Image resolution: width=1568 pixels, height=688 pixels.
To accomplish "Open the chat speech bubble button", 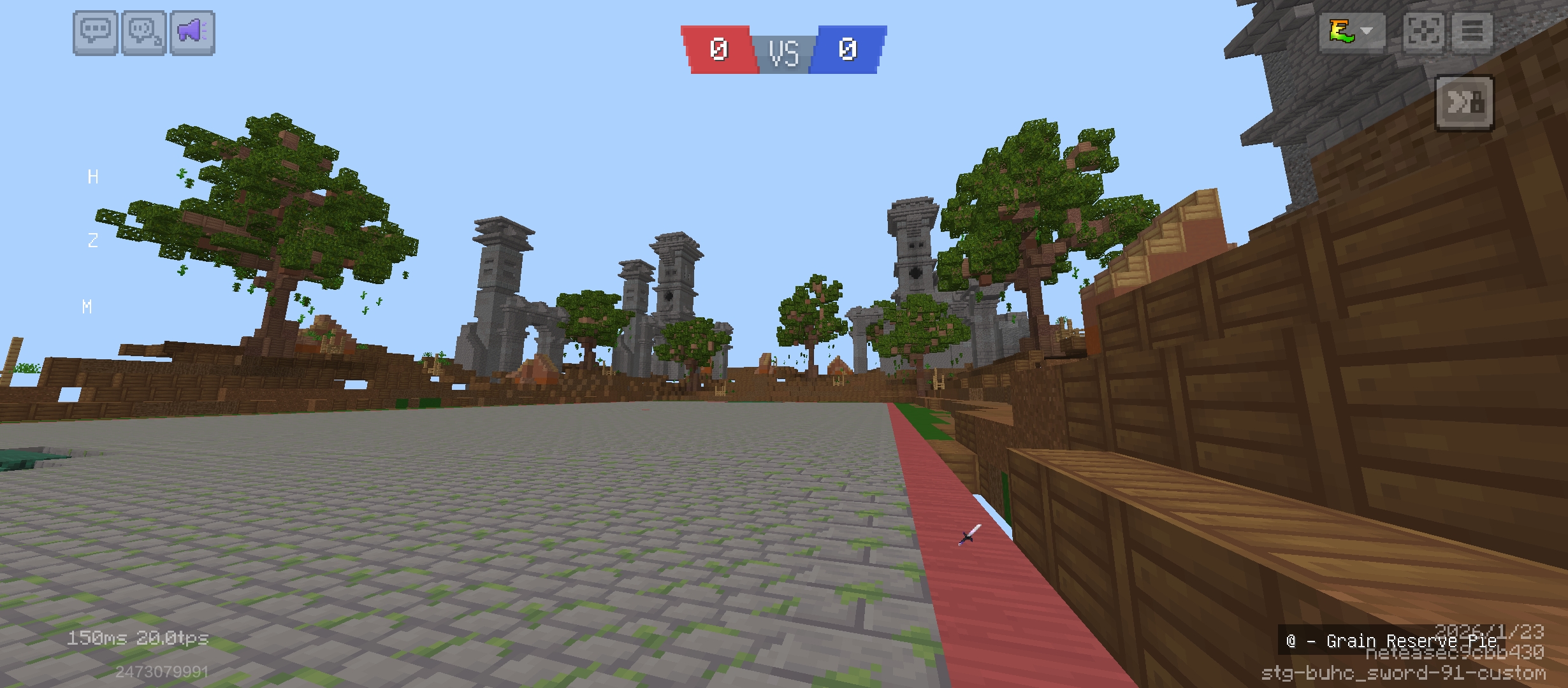I will coord(96,32).
